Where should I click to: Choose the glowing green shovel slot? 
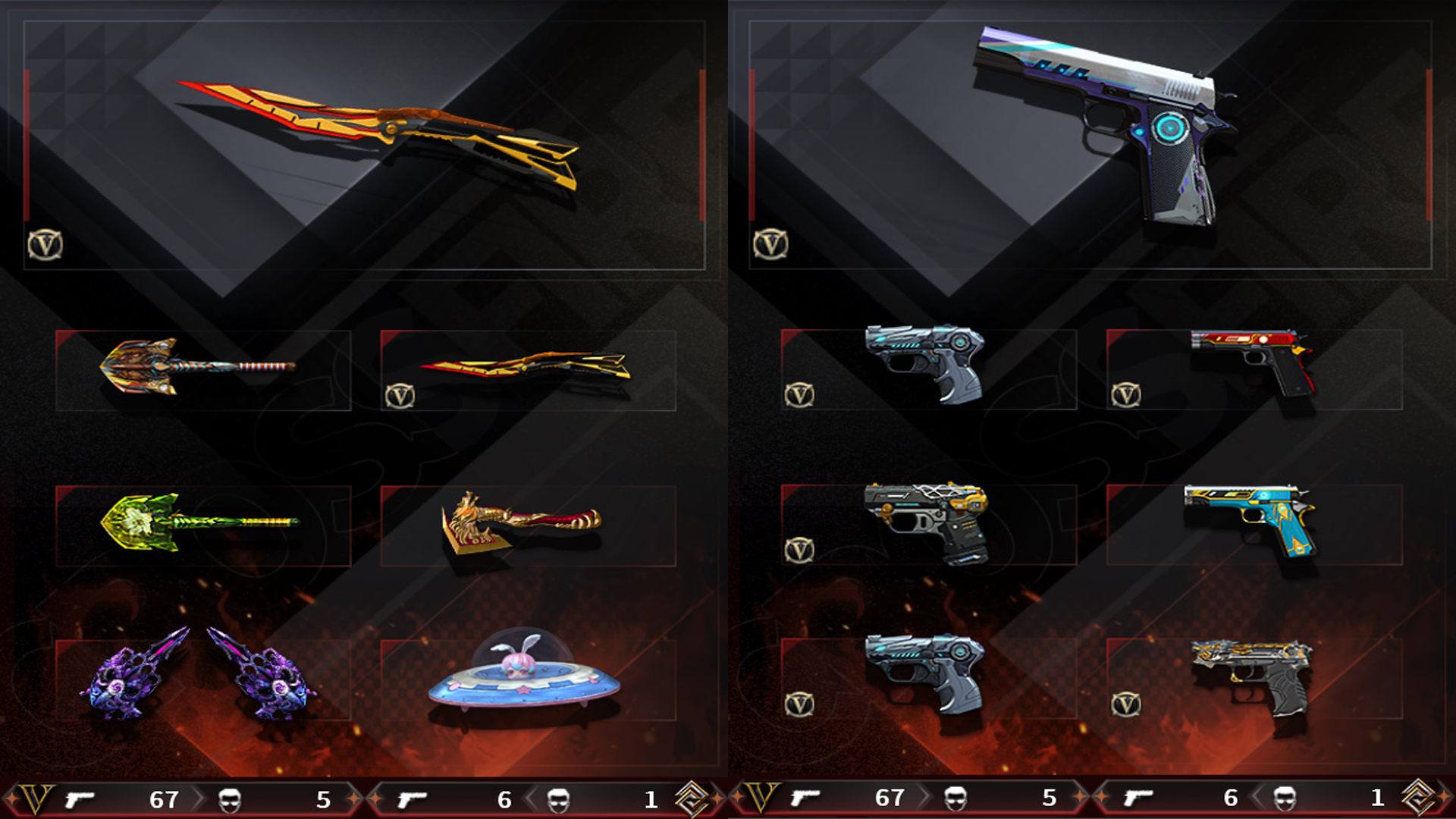click(x=202, y=525)
